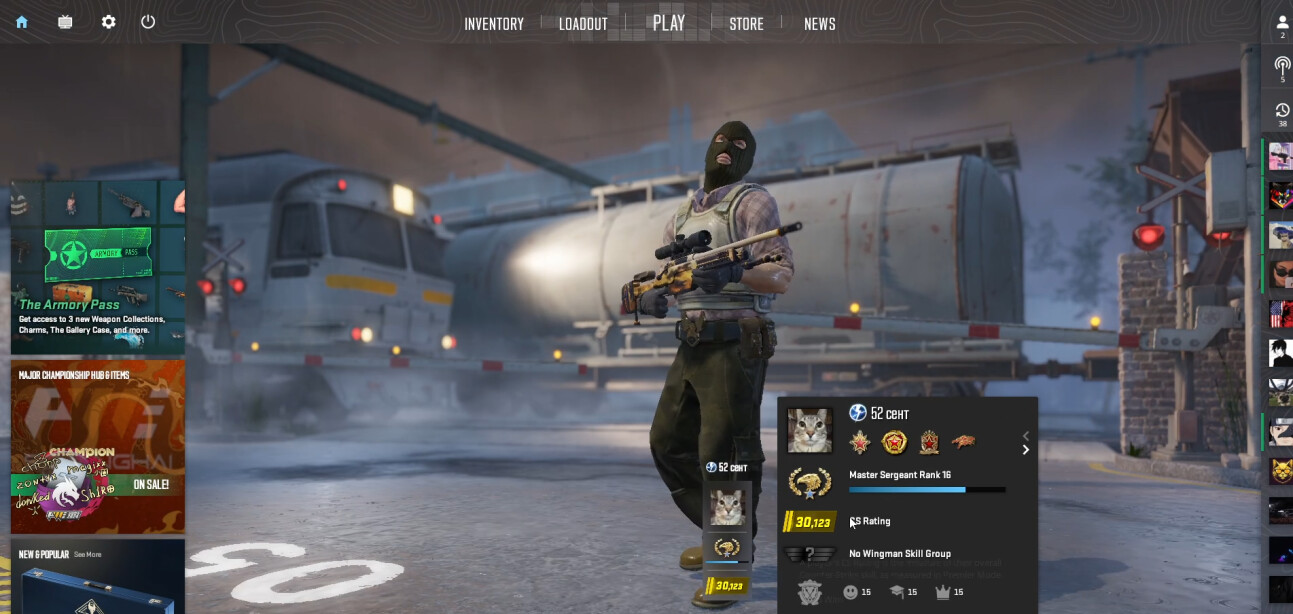Open recent teammates clock icon
The image size is (1293, 614).
1281,112
